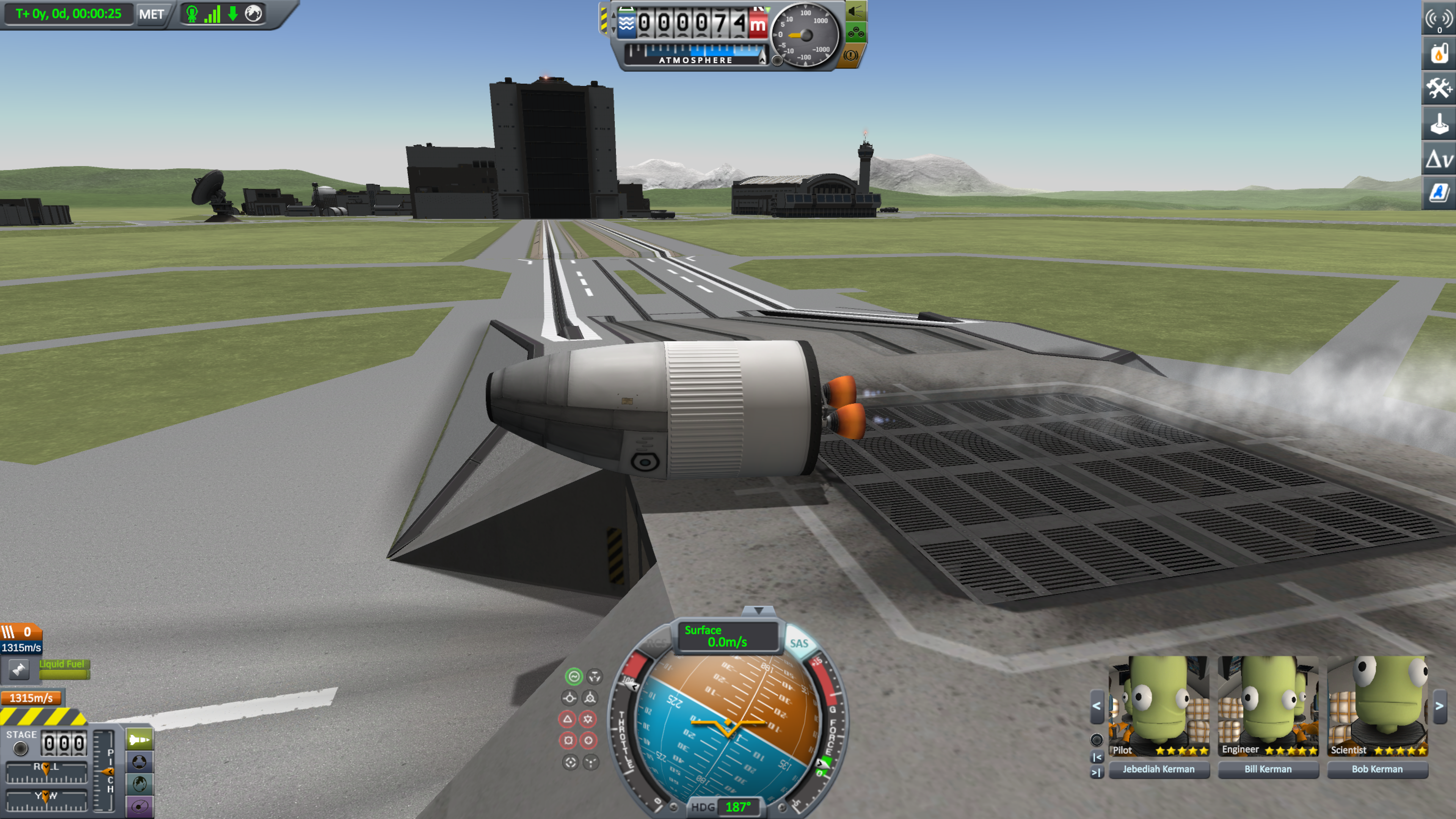Open the purple maneuver mode button
The width and height of the screenshot is (1456, 819).
coord(139,806)
